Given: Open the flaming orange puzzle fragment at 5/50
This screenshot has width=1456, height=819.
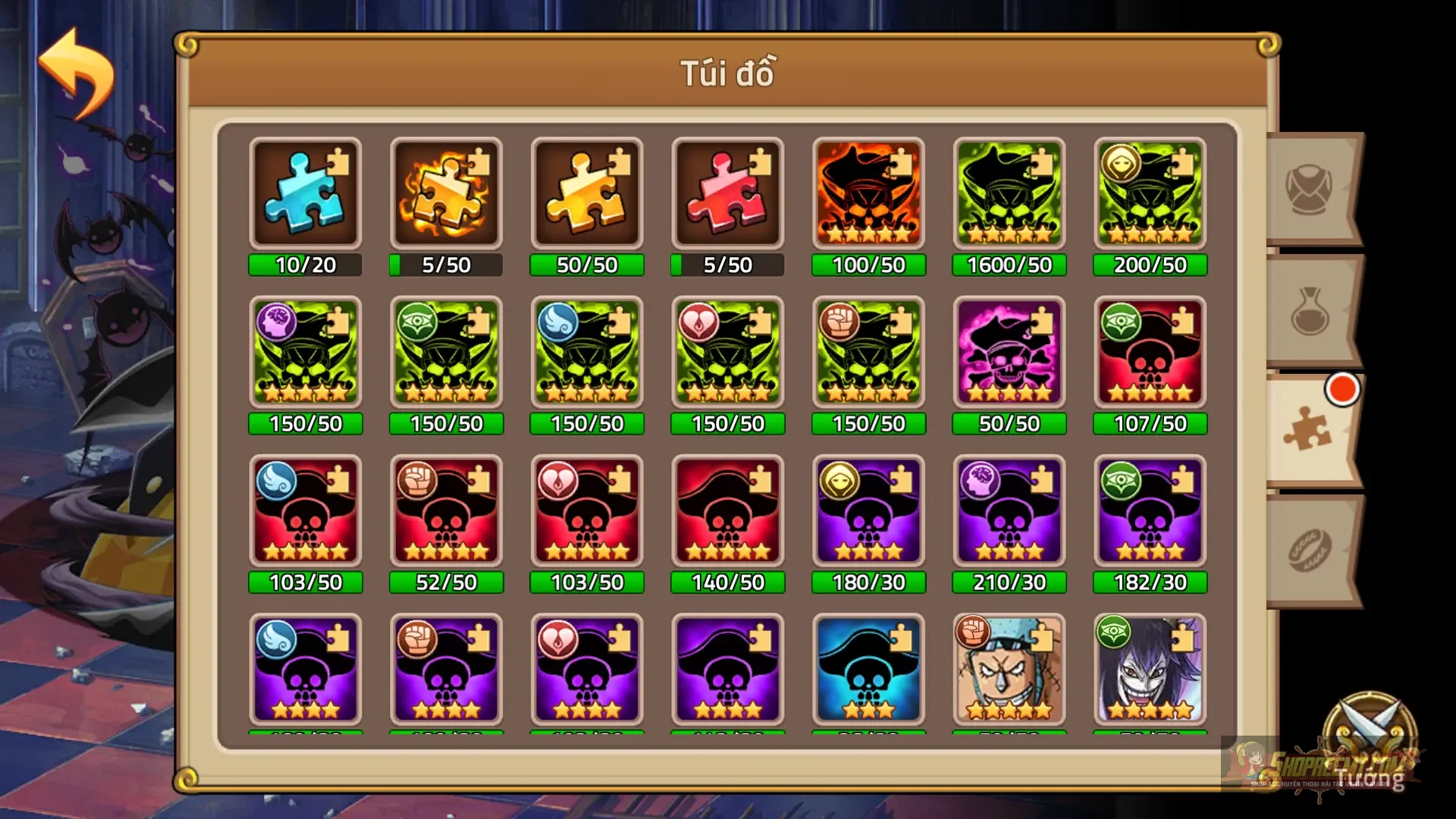Looking at the screenshot, I should (446, 194).
